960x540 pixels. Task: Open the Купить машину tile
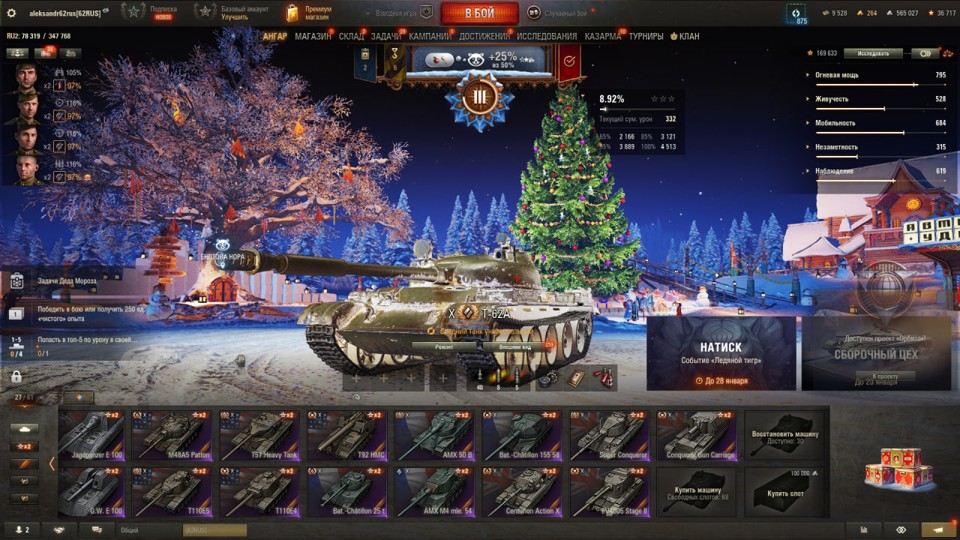pos(696,492)
